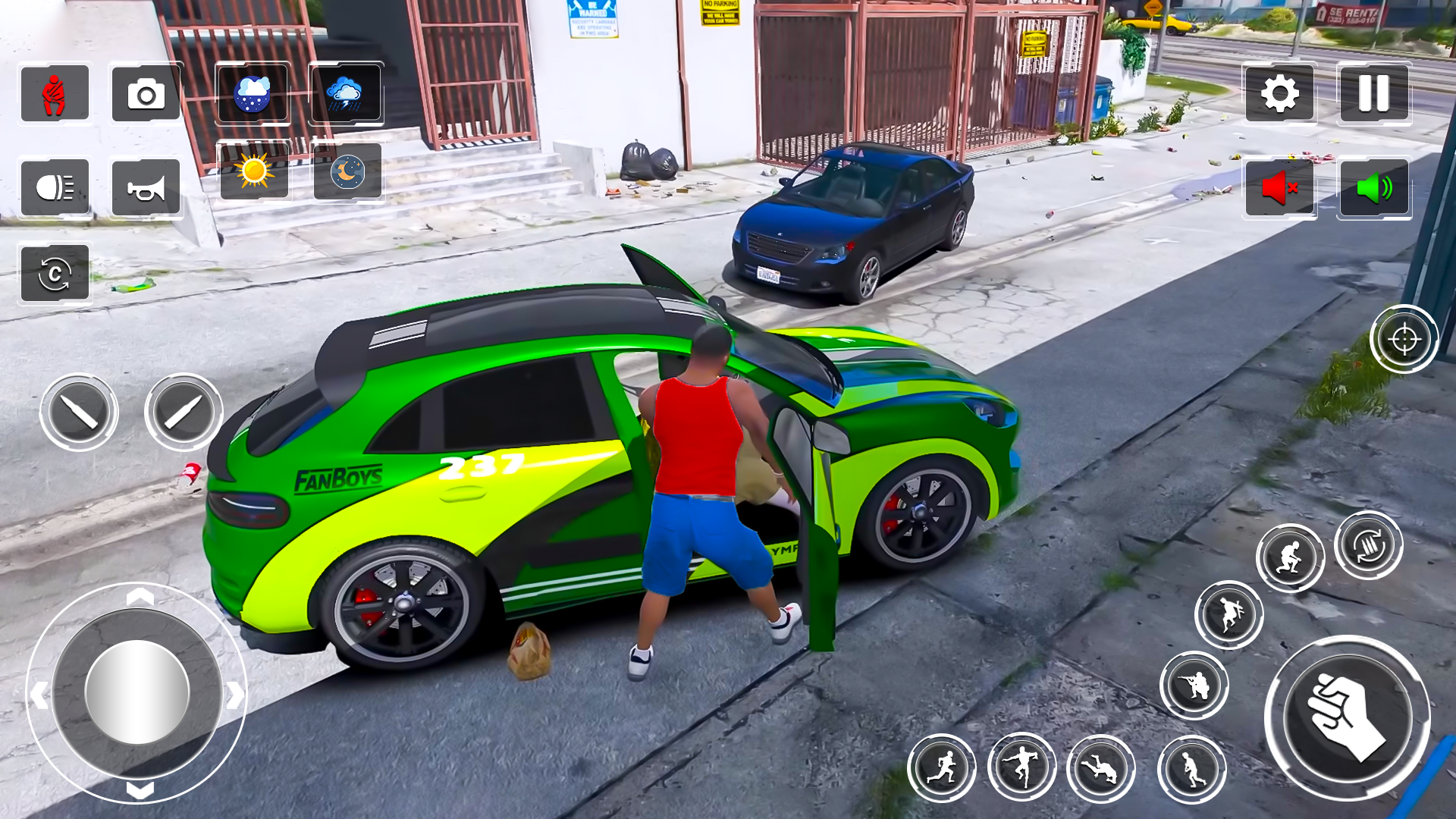
Task: Change driver seat with the seated character icon
Action: click(55, 94)
